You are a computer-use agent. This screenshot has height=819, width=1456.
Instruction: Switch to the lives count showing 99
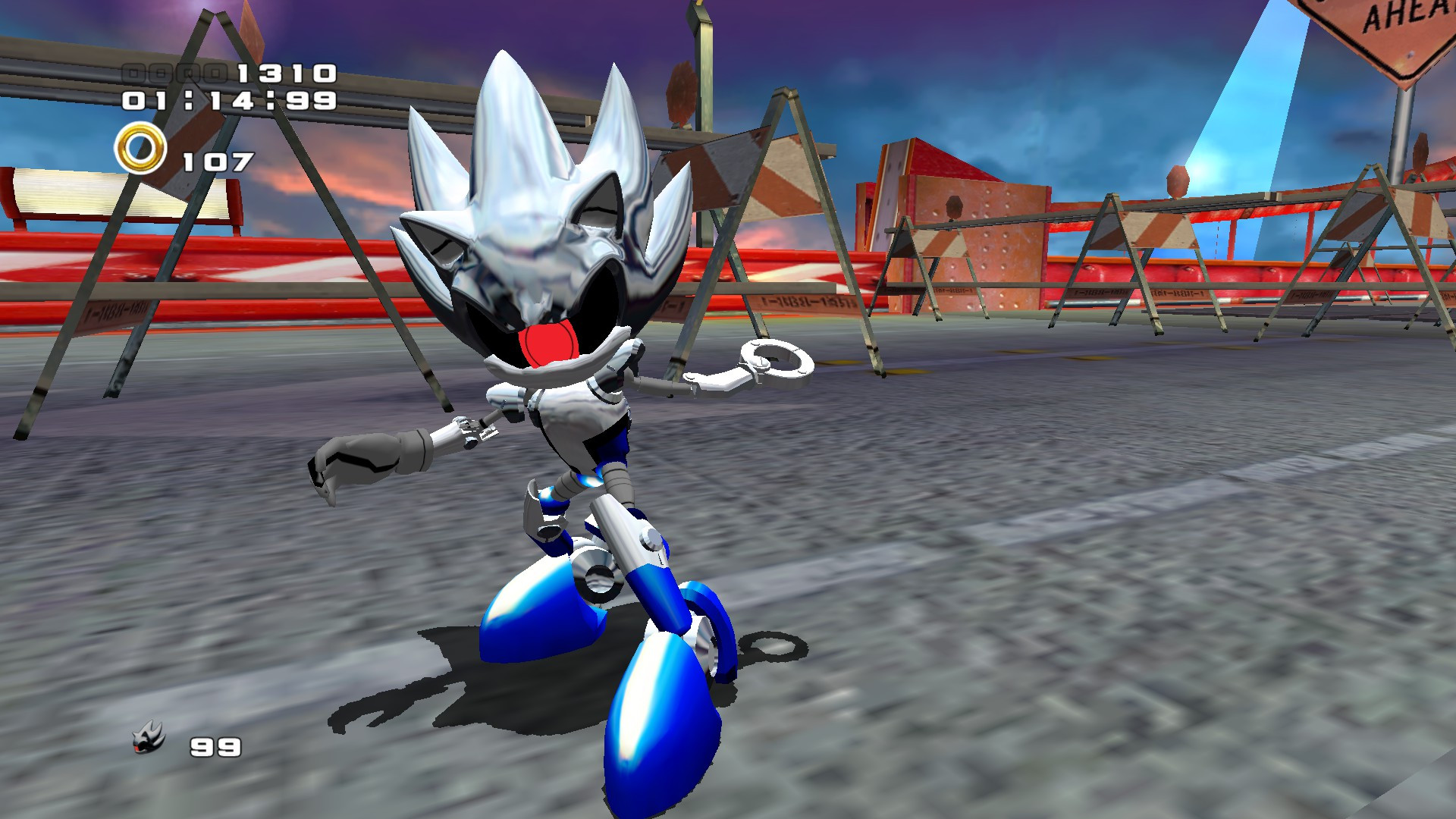click(x=214, y=747)
